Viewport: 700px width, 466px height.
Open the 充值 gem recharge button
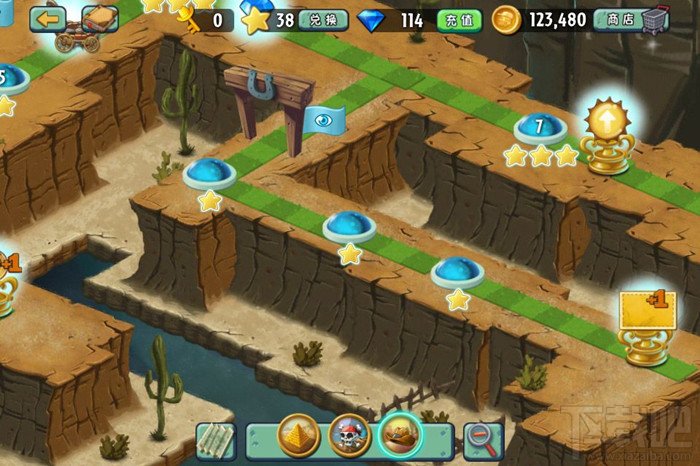459,19
